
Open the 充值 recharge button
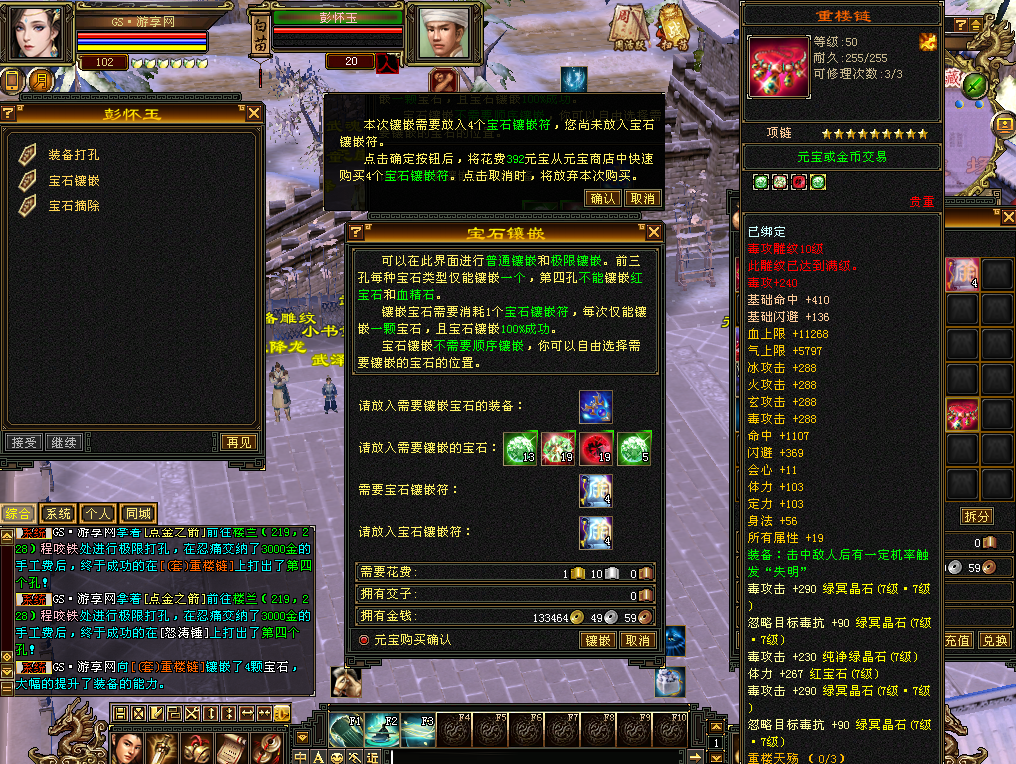pos(957,640)
